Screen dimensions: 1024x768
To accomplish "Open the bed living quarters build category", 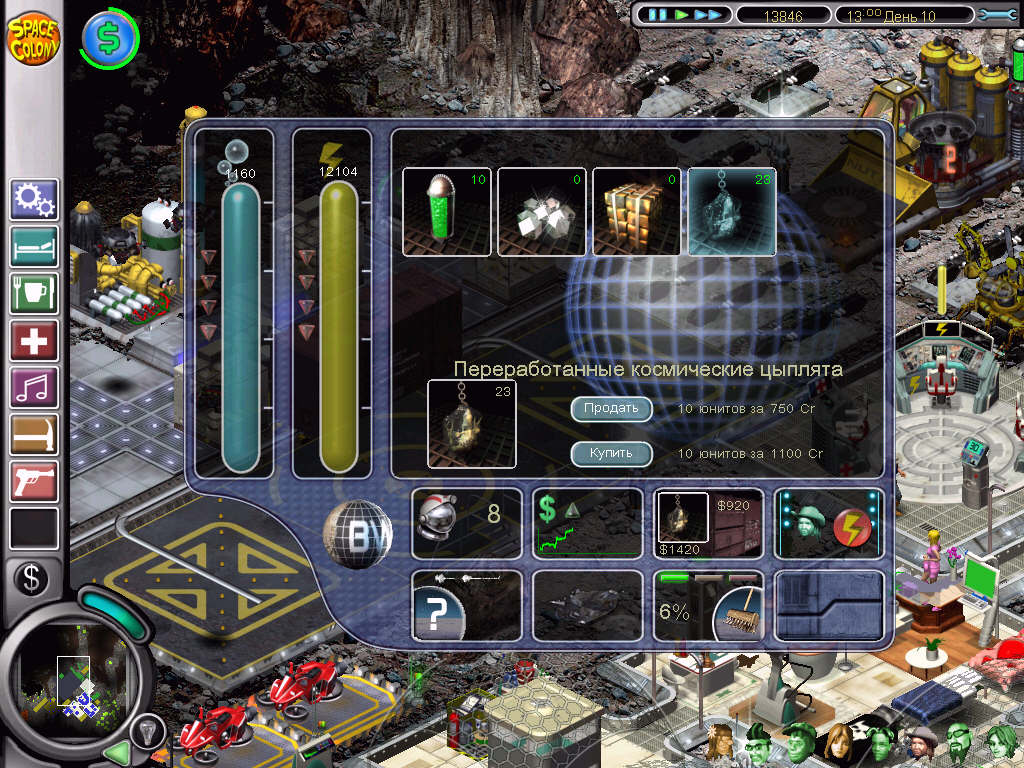I will pyautogui.click(x=34, y=246).
